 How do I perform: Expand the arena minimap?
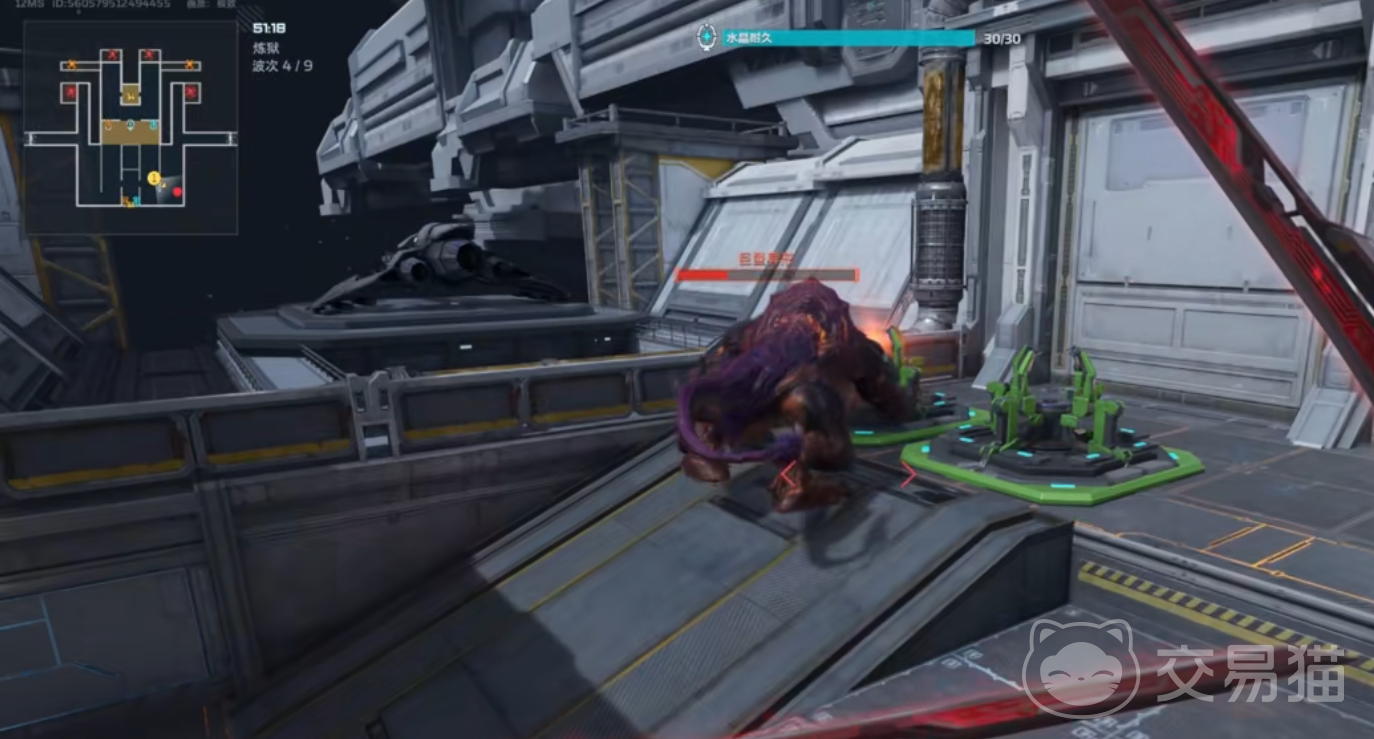pyautogui.click(x=131, y=127)
